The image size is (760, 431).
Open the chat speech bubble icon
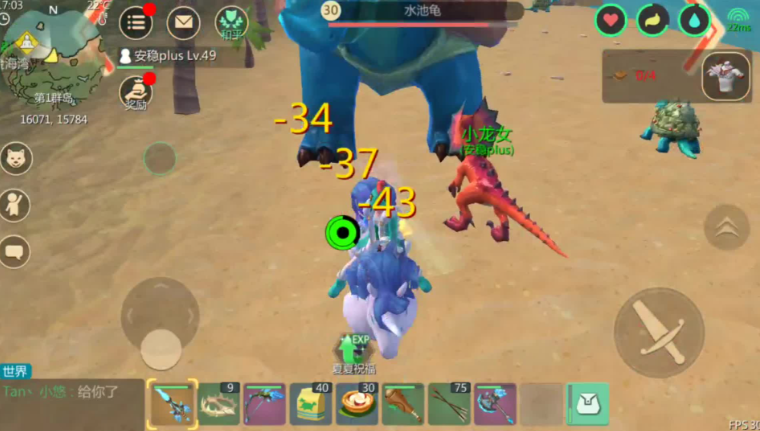click(15, 250)
